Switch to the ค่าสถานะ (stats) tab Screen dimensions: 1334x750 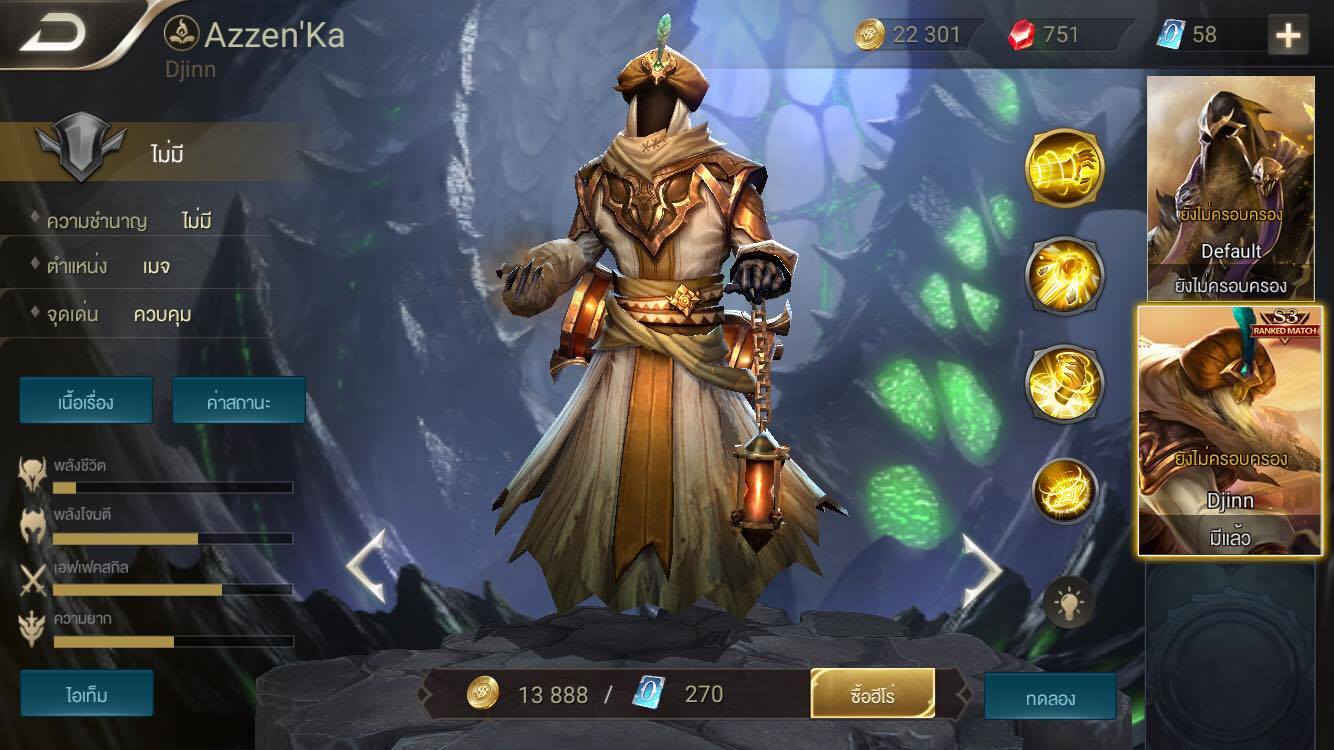(x=239, y=400)
